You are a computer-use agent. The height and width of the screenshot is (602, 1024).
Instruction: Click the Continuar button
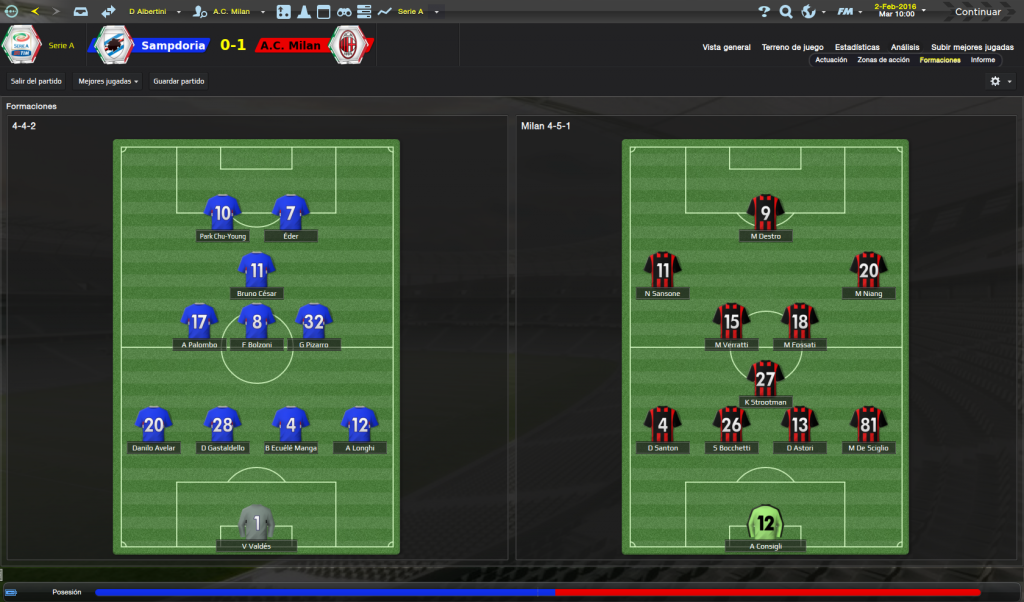pos(977,12)
